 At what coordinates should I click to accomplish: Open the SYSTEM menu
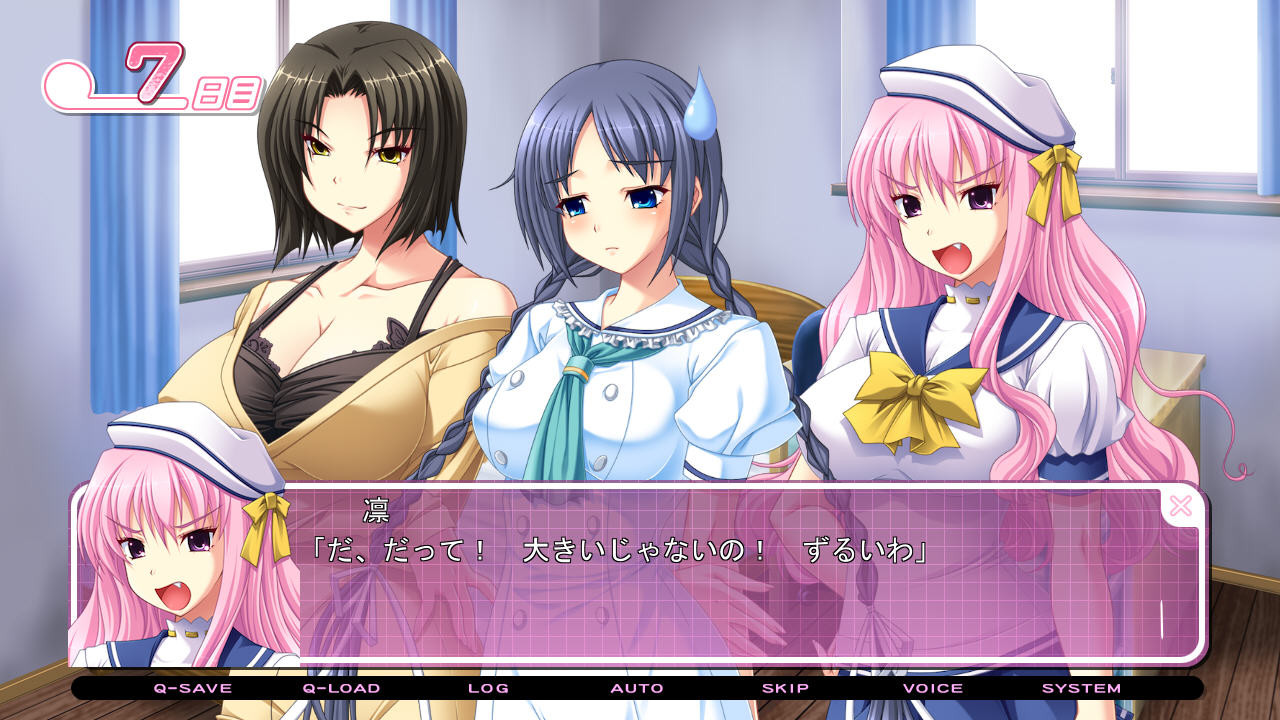point(1081,688)
